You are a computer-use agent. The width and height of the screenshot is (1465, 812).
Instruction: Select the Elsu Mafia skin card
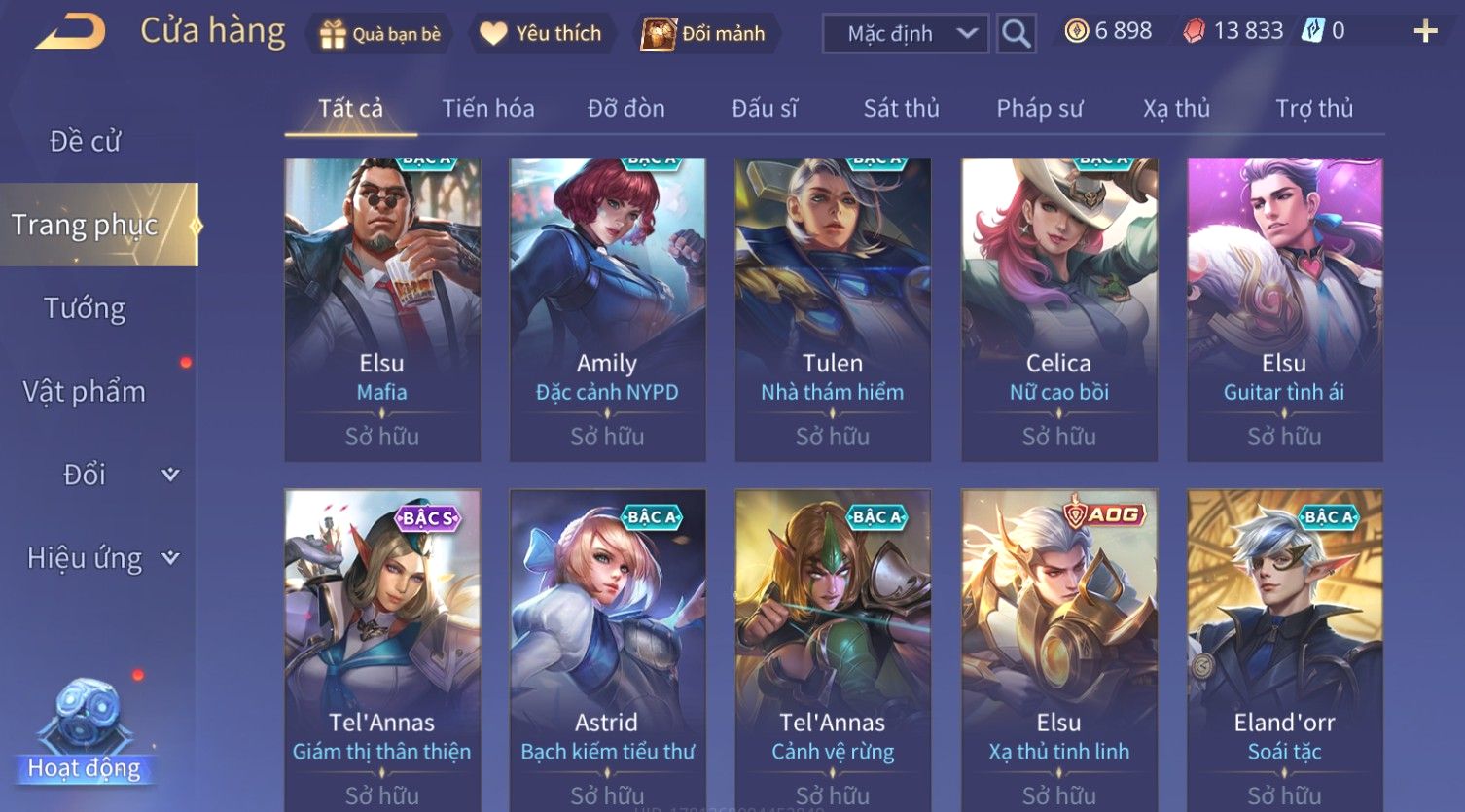click(382, 309)
